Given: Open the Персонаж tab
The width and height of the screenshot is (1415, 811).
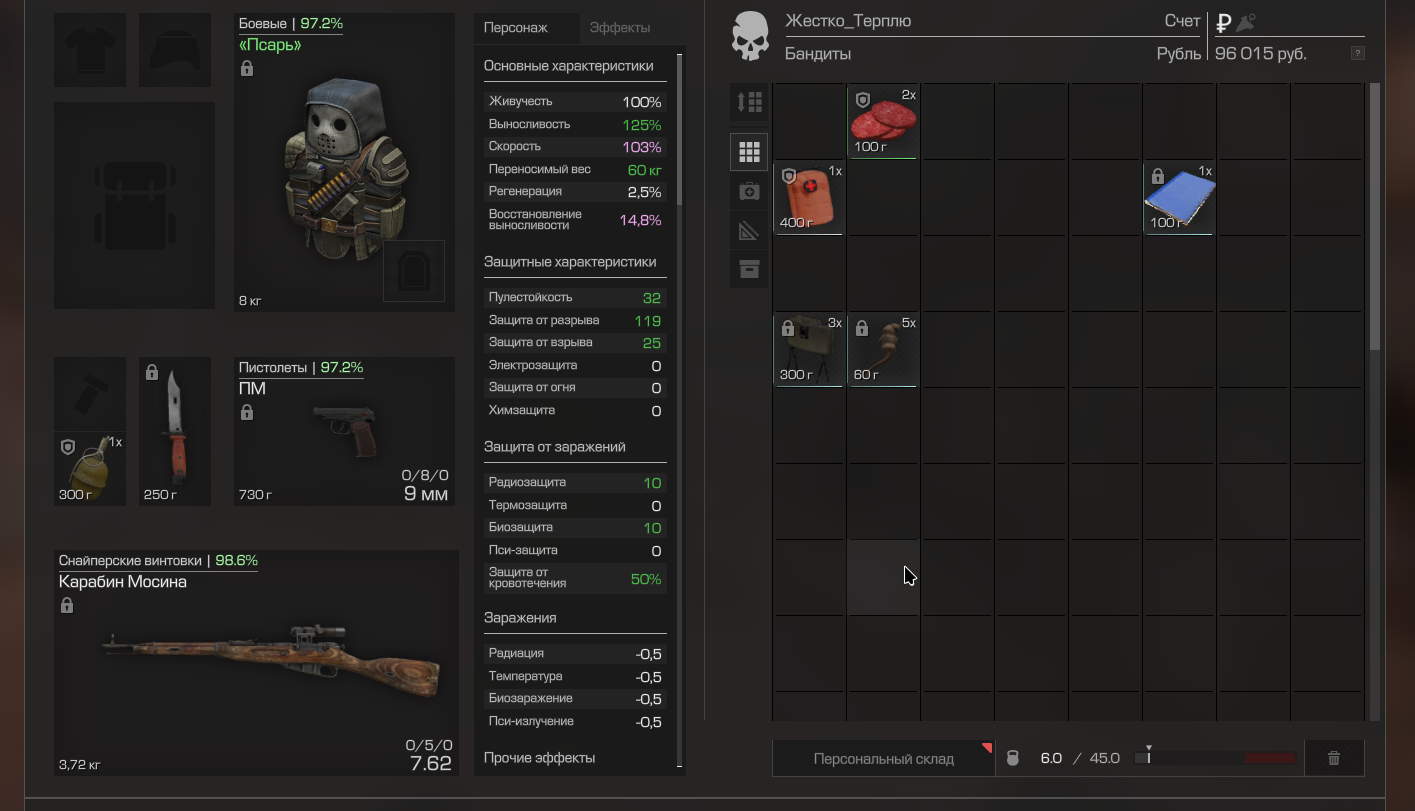Looking at the screenshot, I should pos(516,28).
